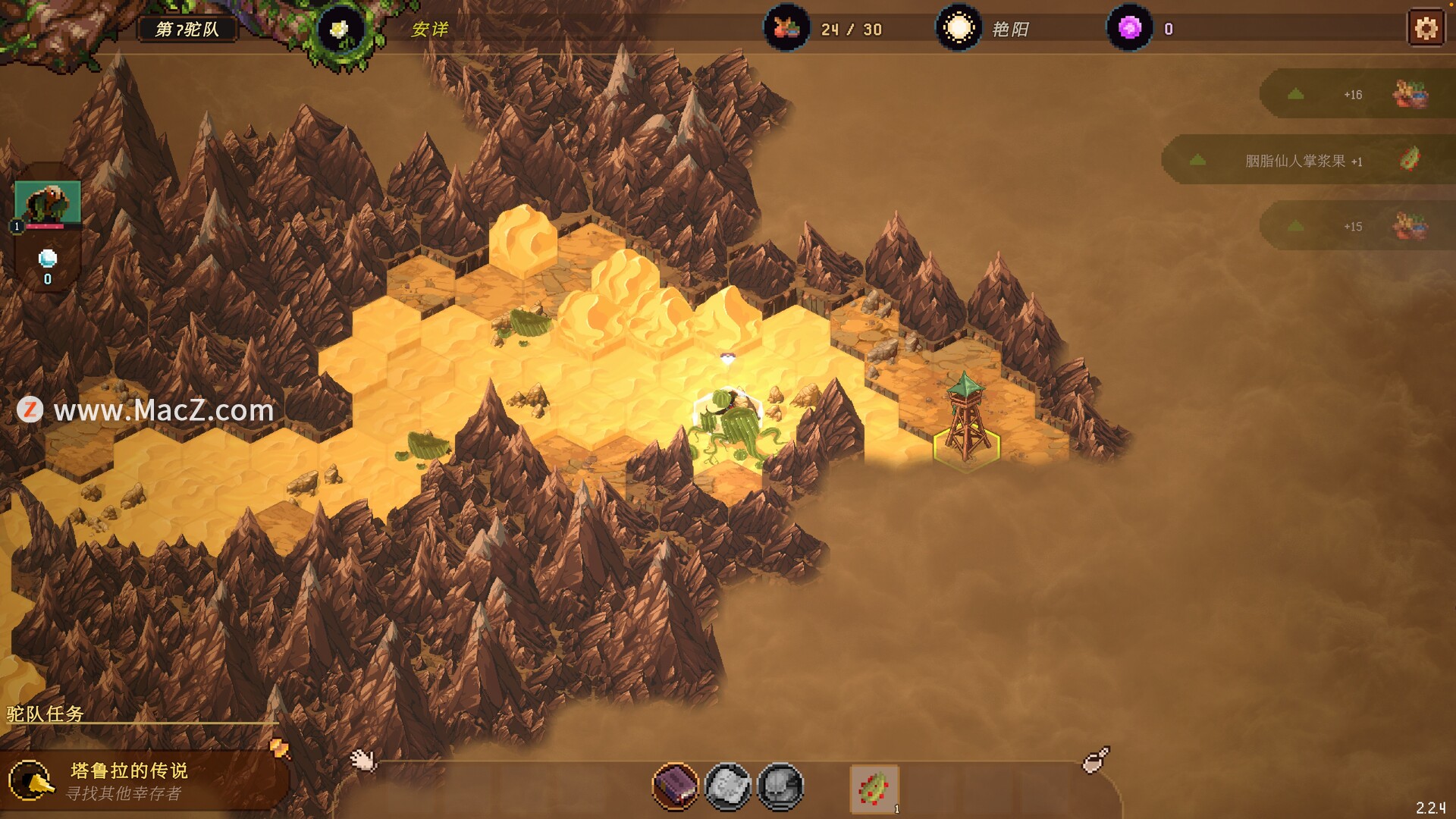Select the white hand tool icon

point(362,759)
